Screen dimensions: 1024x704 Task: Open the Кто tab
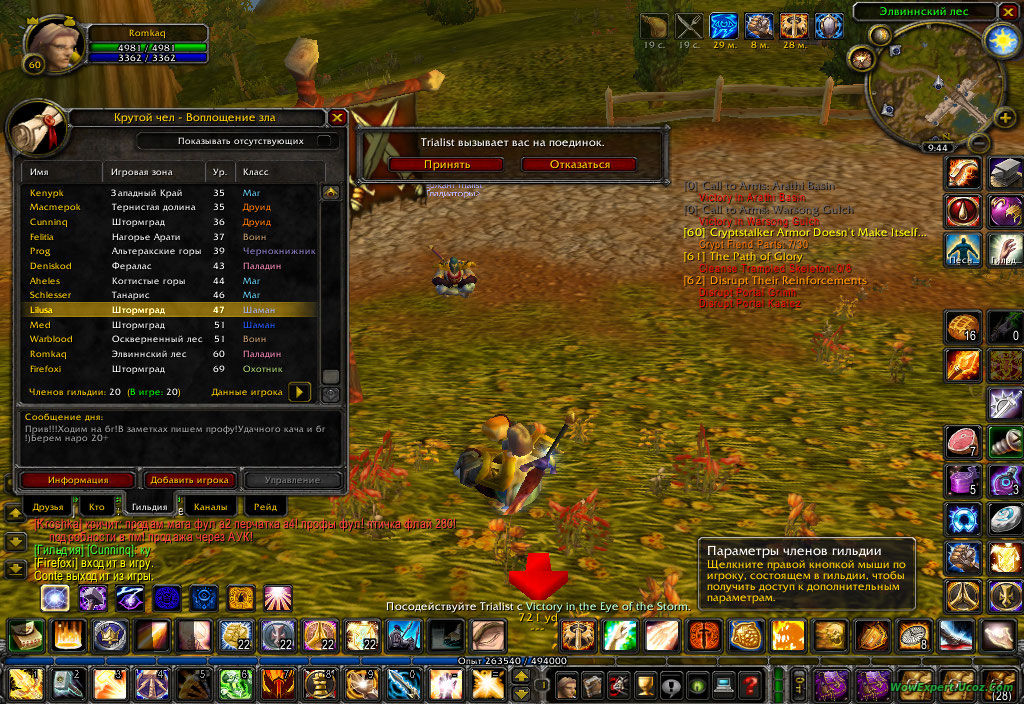(x=97, y=507)
